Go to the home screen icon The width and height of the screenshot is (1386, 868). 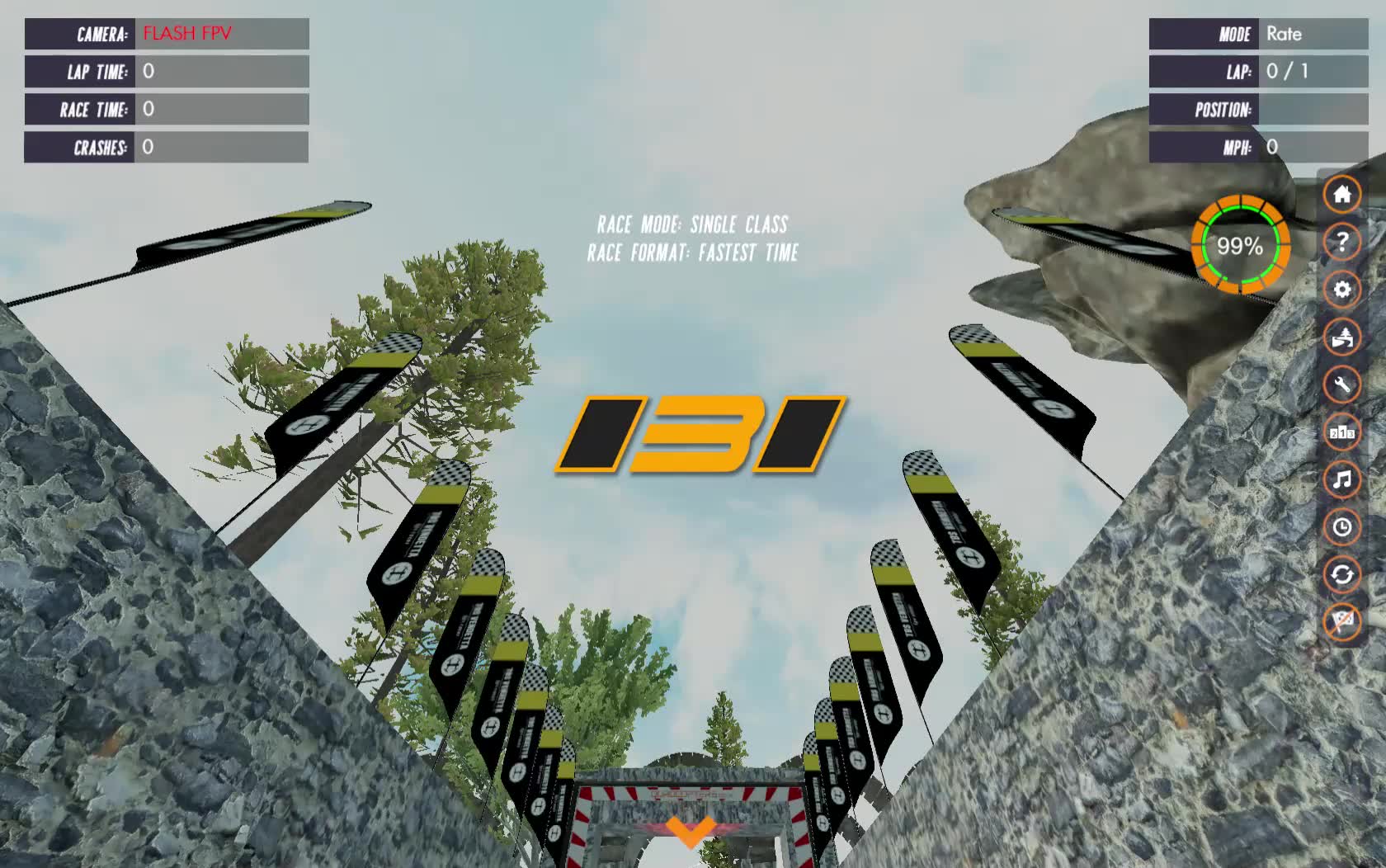coord(1342,195)
